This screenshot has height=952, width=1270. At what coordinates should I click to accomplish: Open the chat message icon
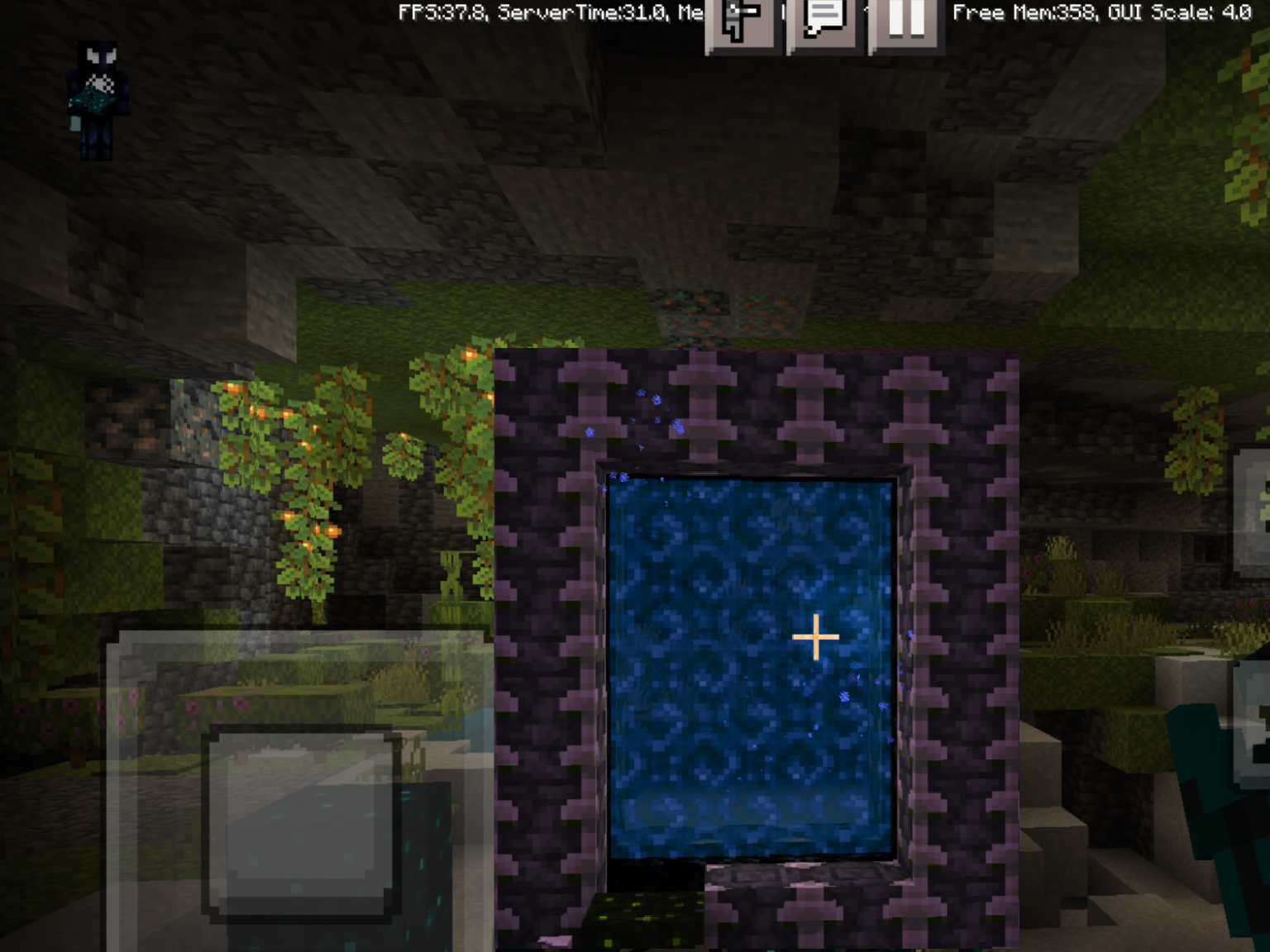[823, 22]
